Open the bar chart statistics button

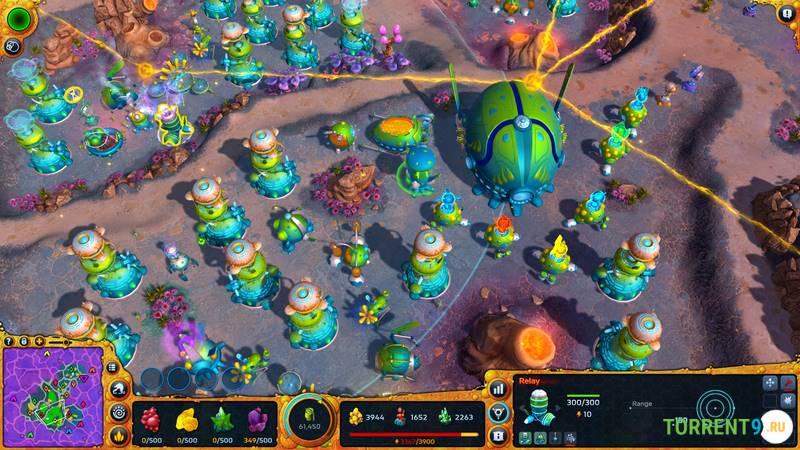498,388
